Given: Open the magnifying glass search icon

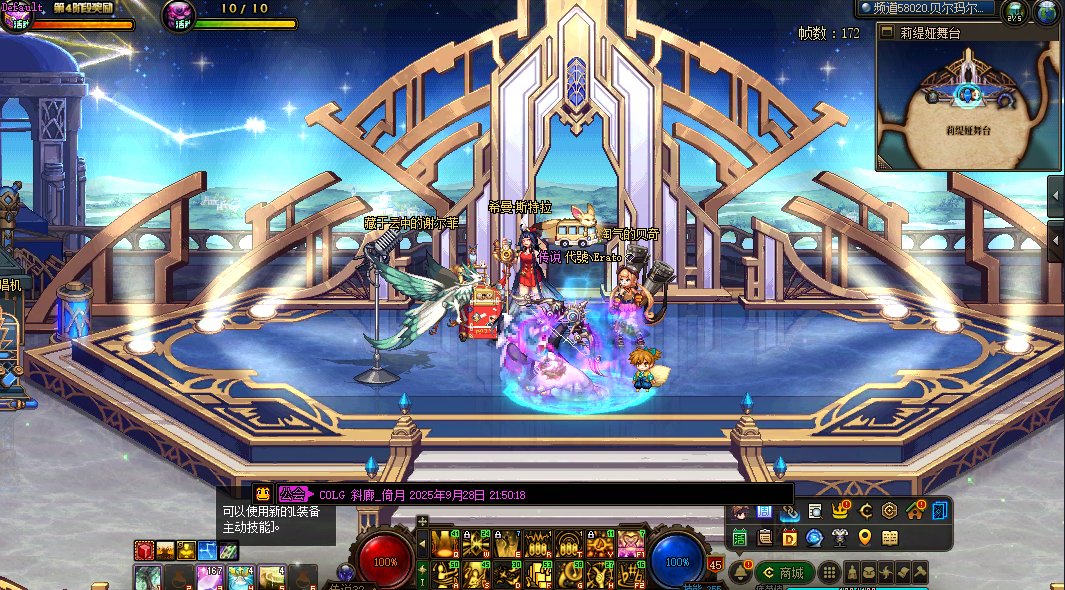Looking at the screenshot, I should 815,511.
